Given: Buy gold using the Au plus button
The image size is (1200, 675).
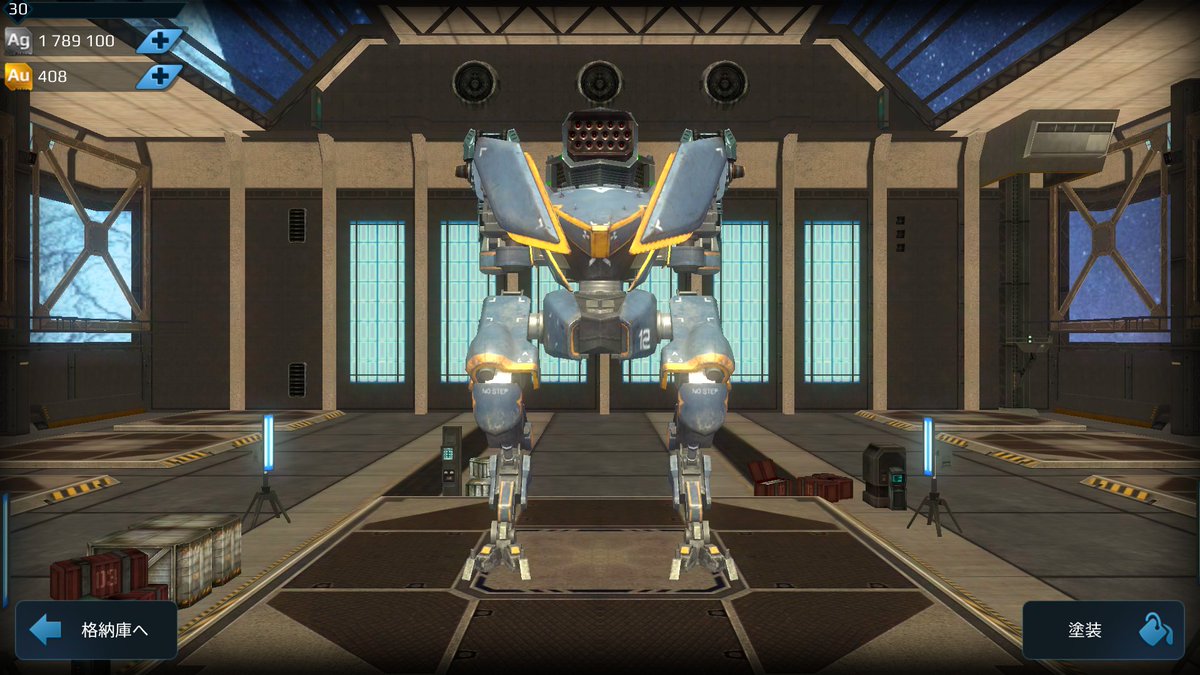Looking at the screenshot, I should point(160,76).
